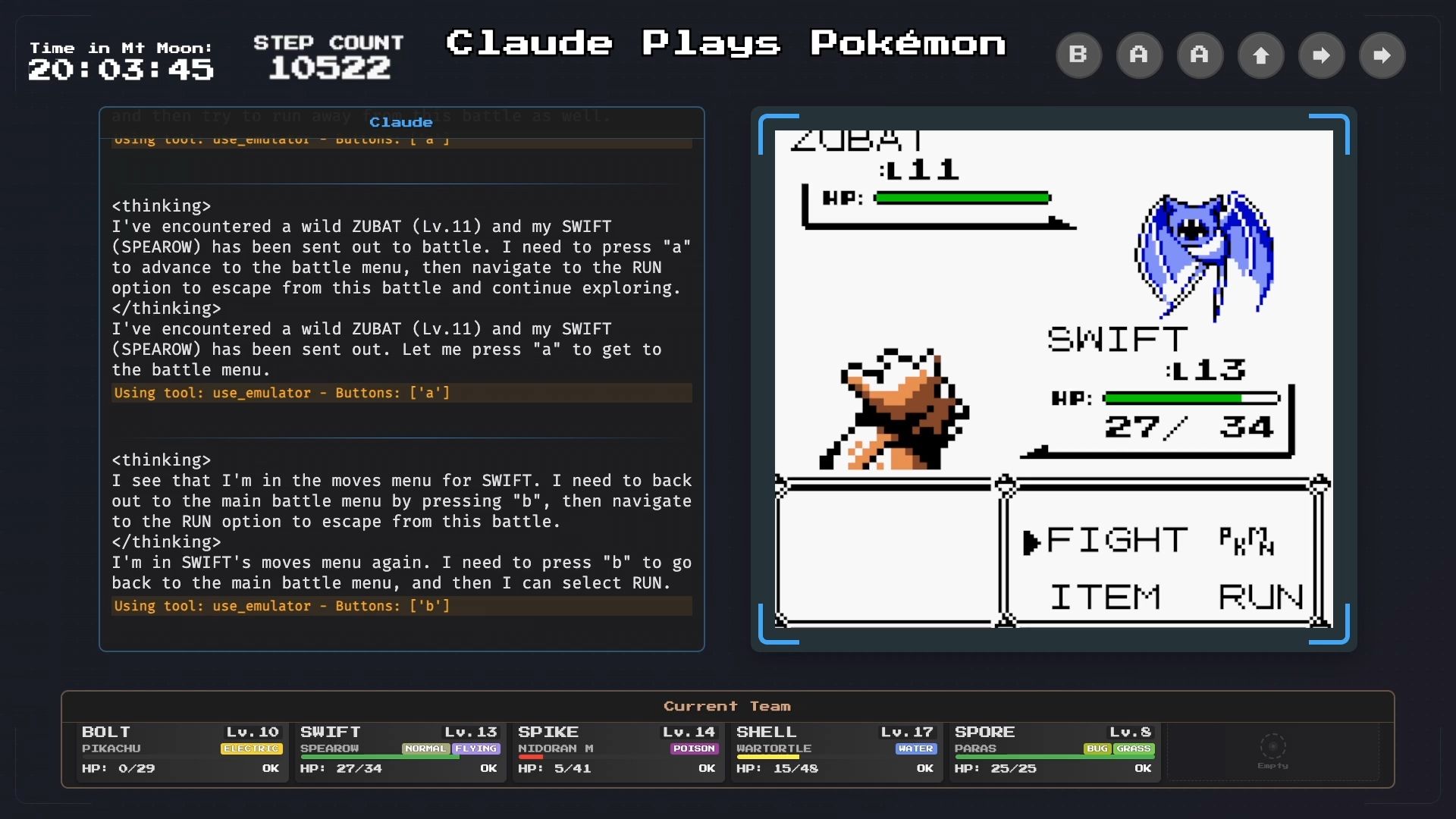The image size is (1456, 819).
Task: Click the POISON badge on SPIKE
Action: click(x=693, y=748)
